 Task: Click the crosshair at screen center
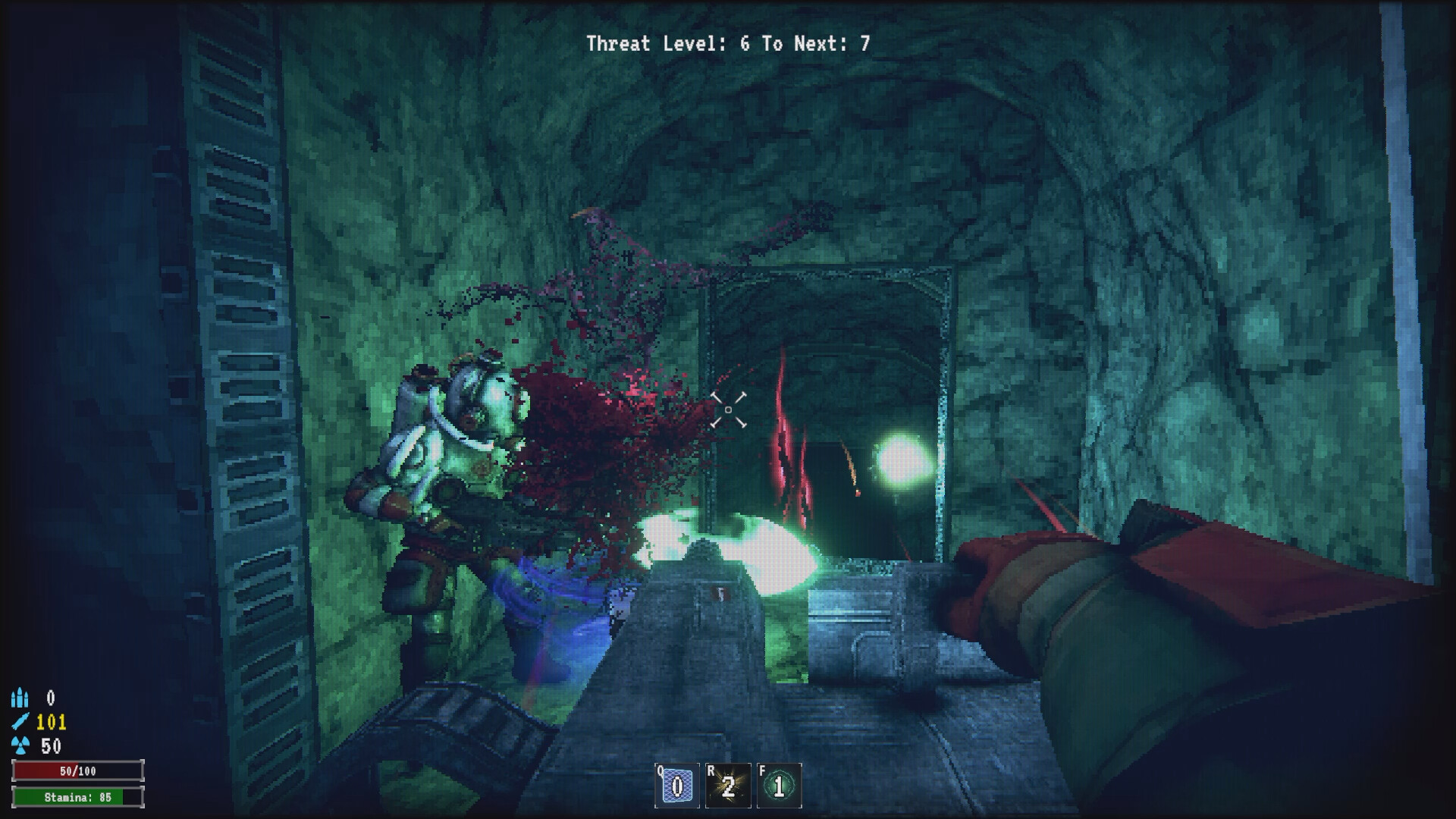tap(730, 409)
